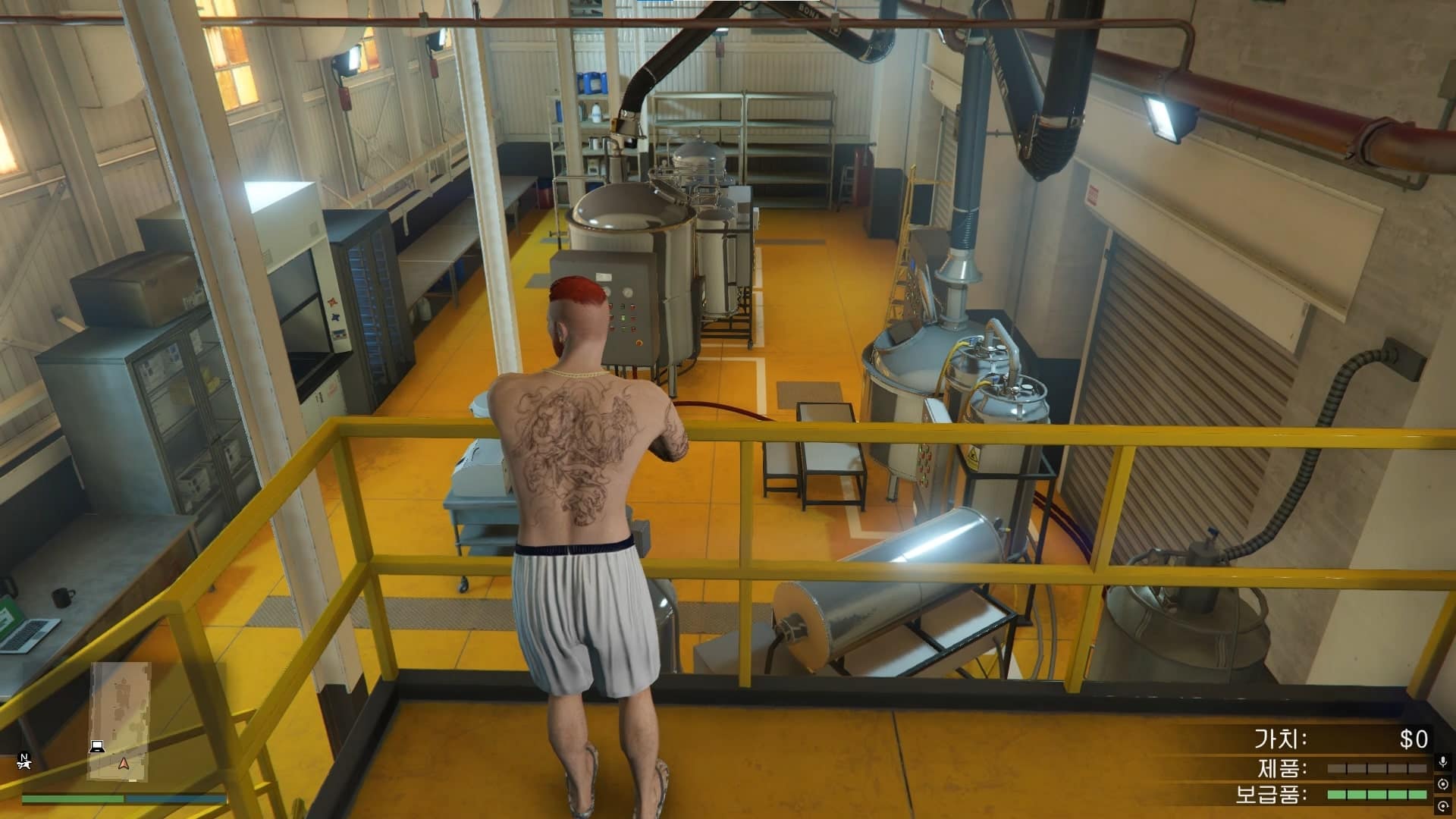This screenshot has height=819, width=1456.
Task: Select the north compass marker beside the minimap
Action: pyautogui.click(x=25, y=758)
